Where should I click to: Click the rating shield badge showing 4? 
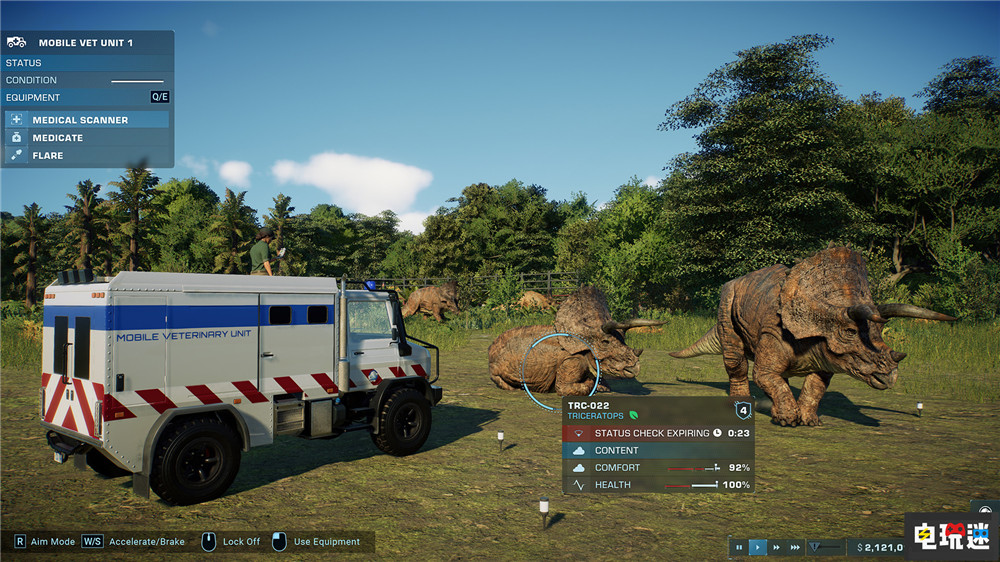pyautogui.click(x=742, y=410)
